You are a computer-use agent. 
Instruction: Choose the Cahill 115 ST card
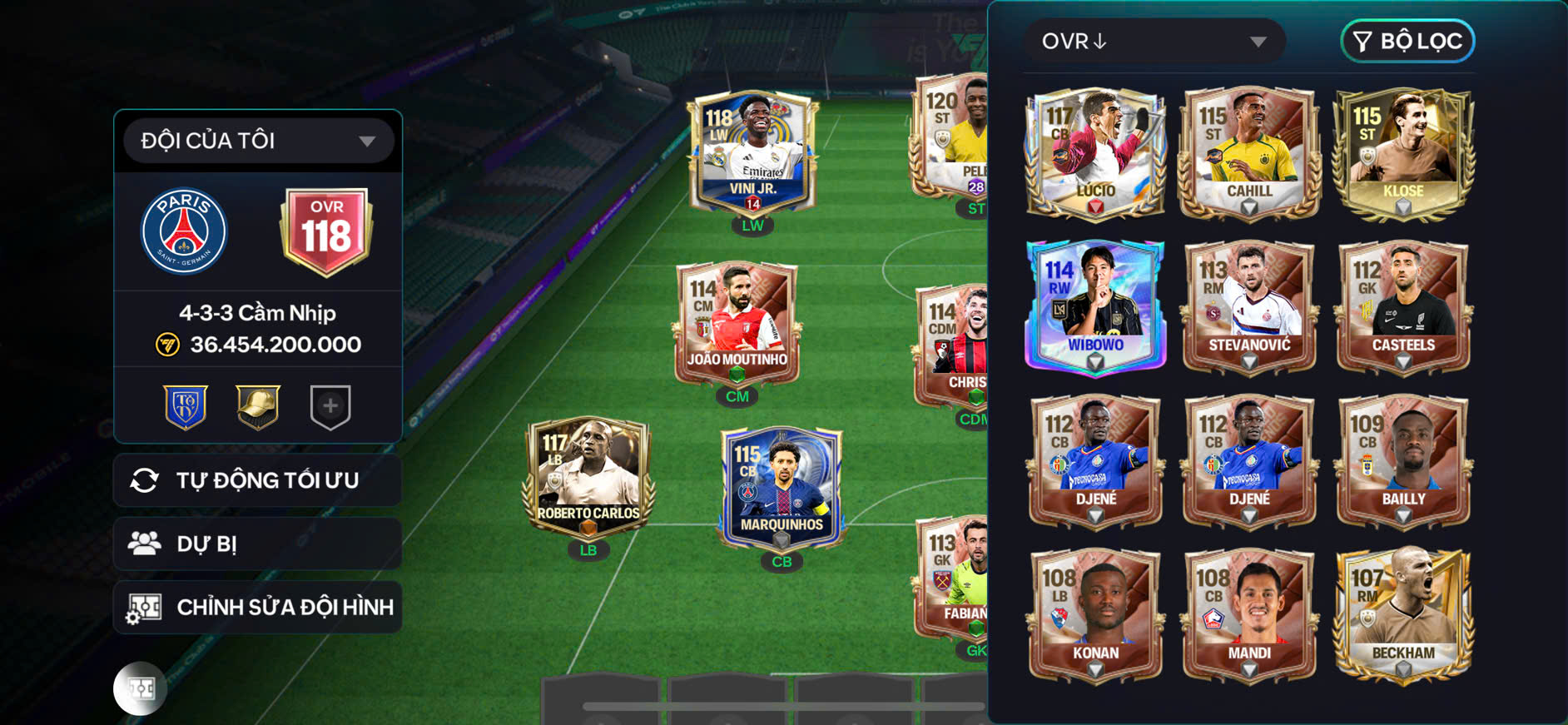(1249, 154)
